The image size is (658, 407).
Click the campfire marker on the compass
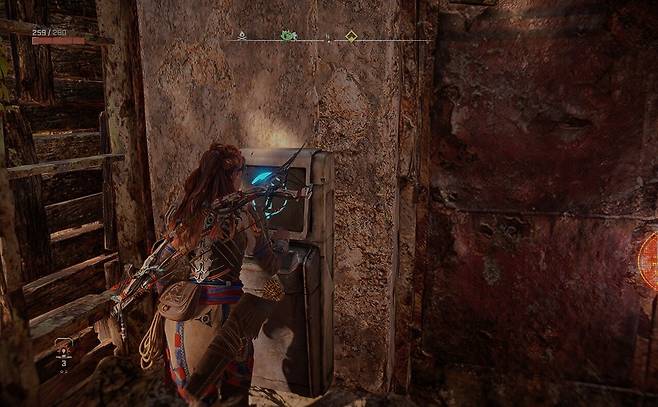click(241, 35)
